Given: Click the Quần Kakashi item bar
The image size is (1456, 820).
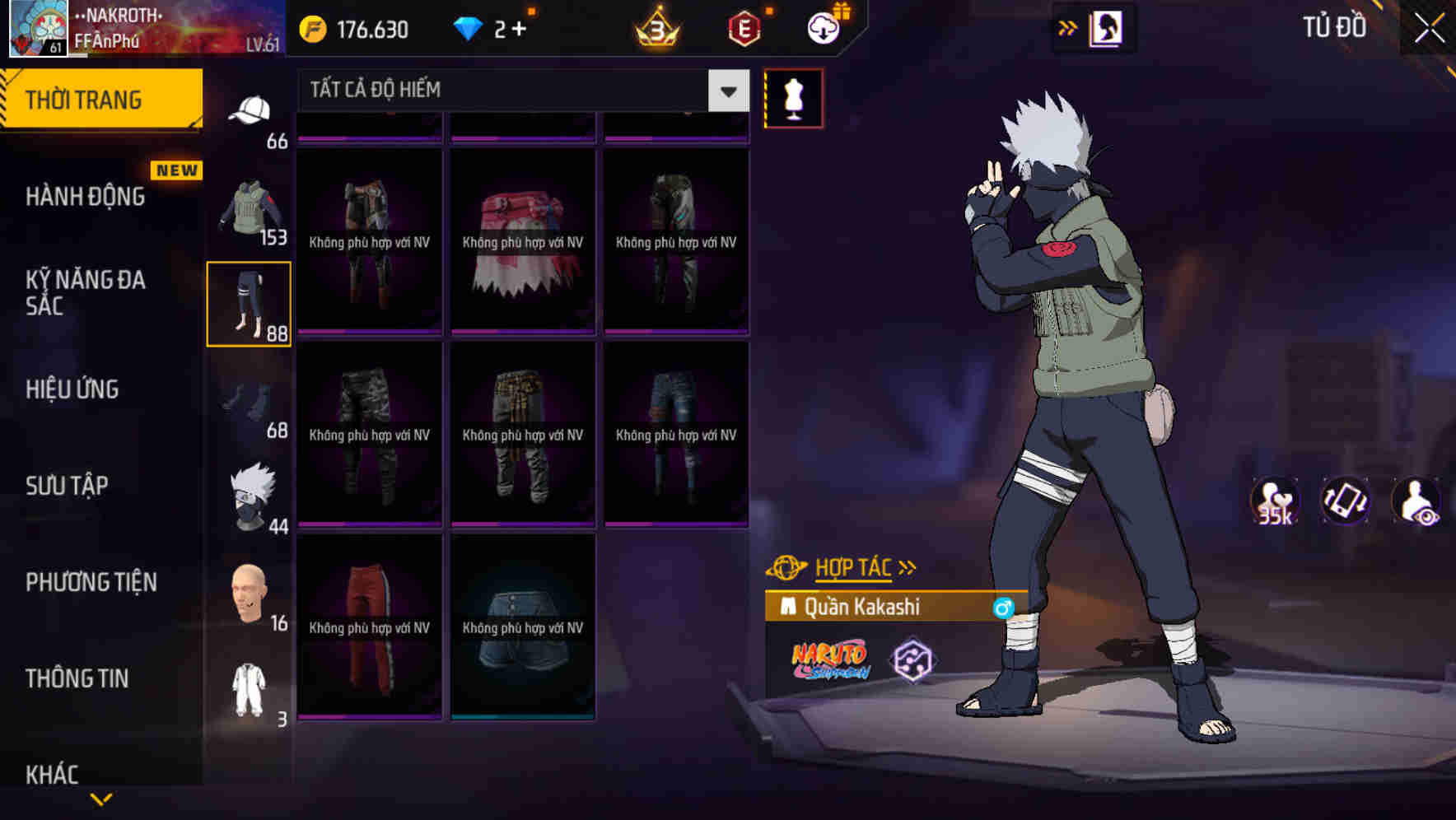Looking at the screenshot, I should point(873,608).
